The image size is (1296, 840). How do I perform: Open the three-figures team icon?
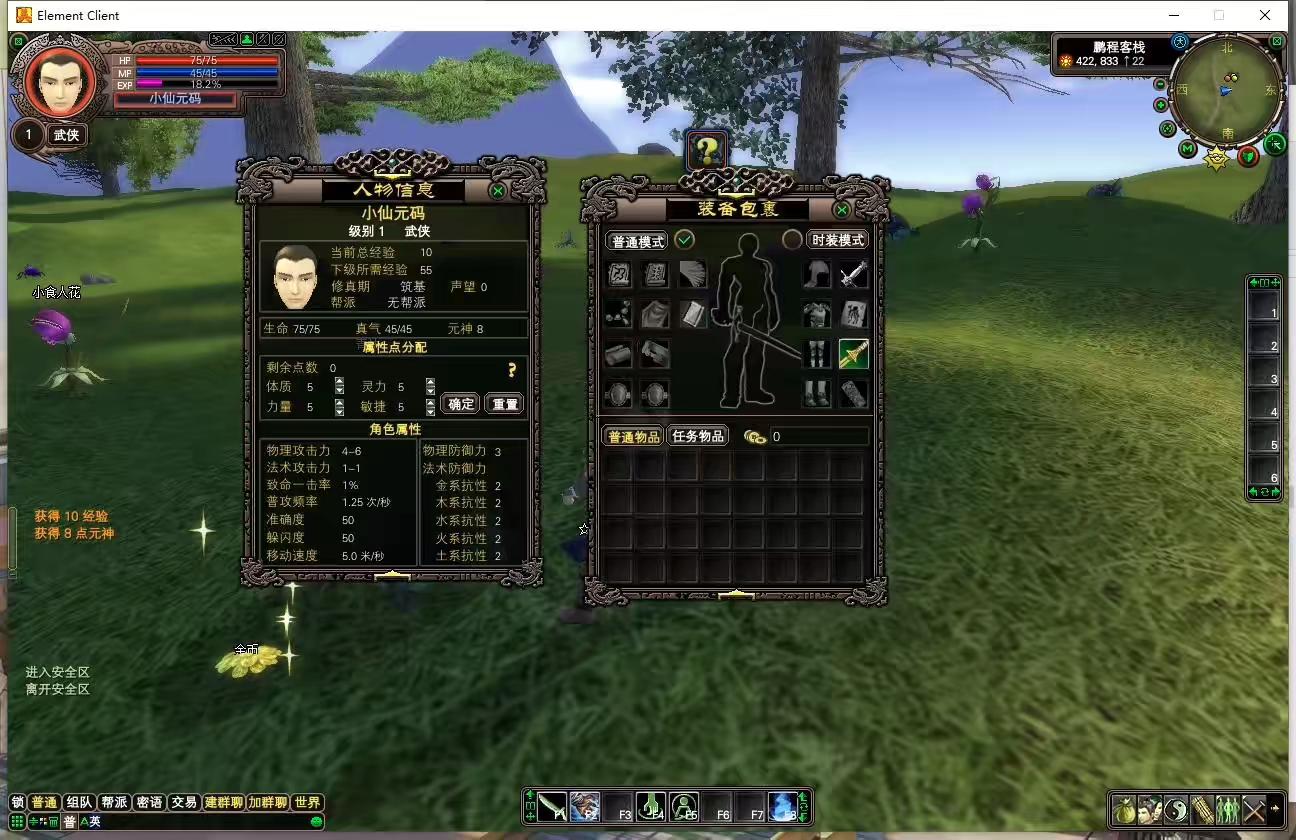pyautogui.click(x=1230, y=810)
